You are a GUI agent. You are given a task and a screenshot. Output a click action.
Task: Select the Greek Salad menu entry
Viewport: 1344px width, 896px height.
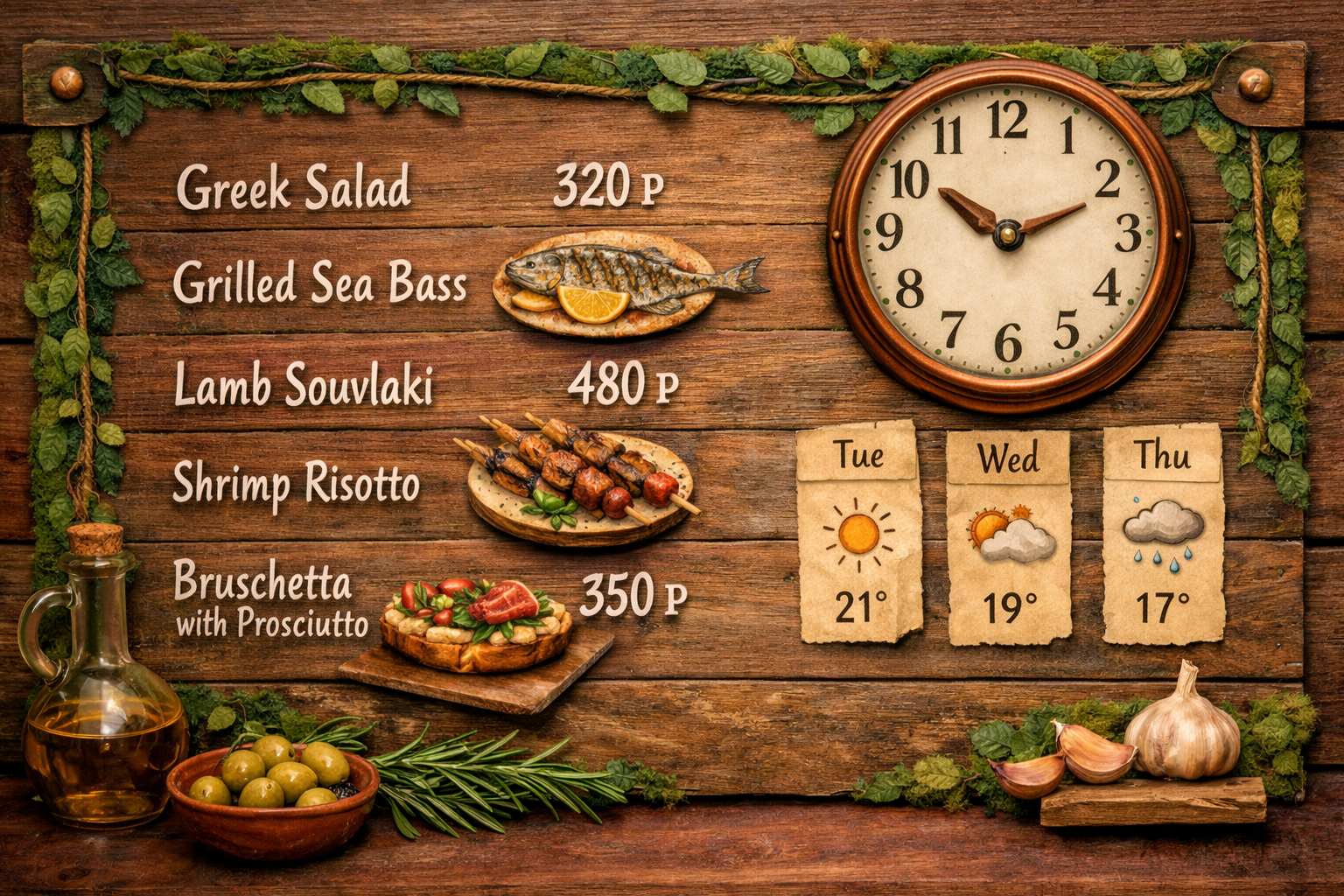point(294,187)
